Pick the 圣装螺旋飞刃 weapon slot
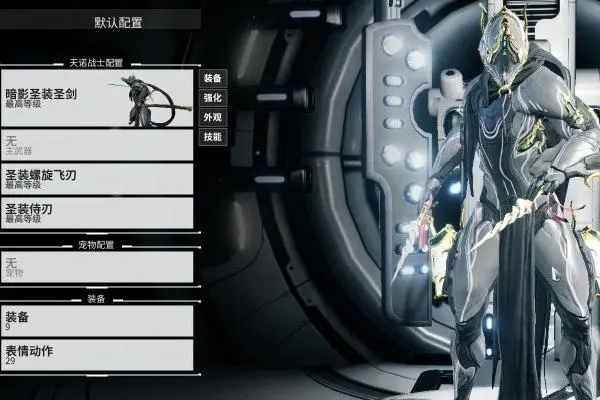The image size is (600, 400). click(x=97, y=179)
